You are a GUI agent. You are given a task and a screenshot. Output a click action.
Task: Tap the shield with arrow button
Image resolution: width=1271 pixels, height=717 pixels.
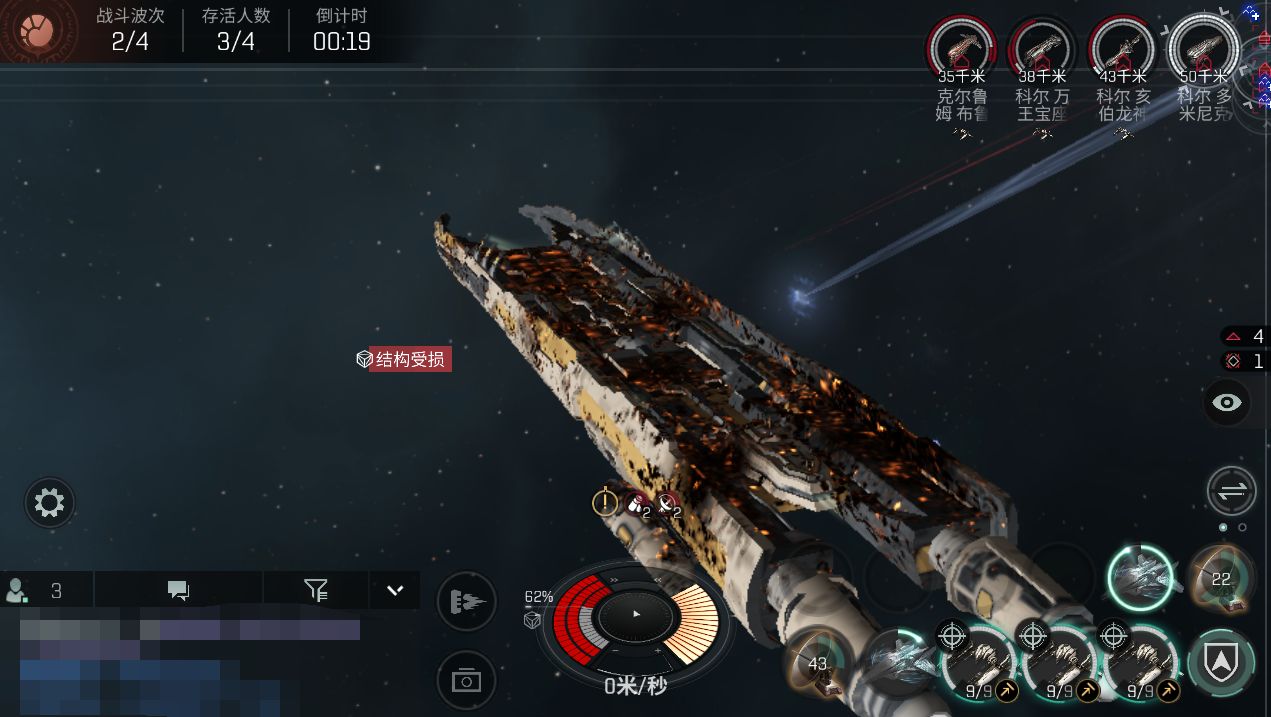click(1221, 662)
